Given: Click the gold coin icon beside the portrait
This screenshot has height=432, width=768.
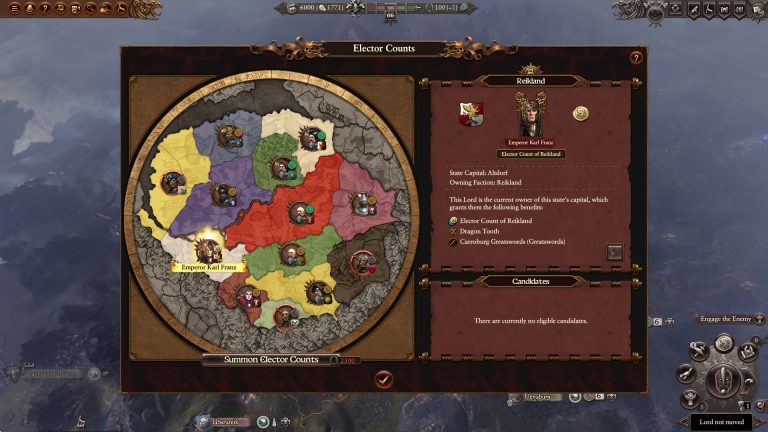Looking at the screenshot, I should click(x=580, y=114).
